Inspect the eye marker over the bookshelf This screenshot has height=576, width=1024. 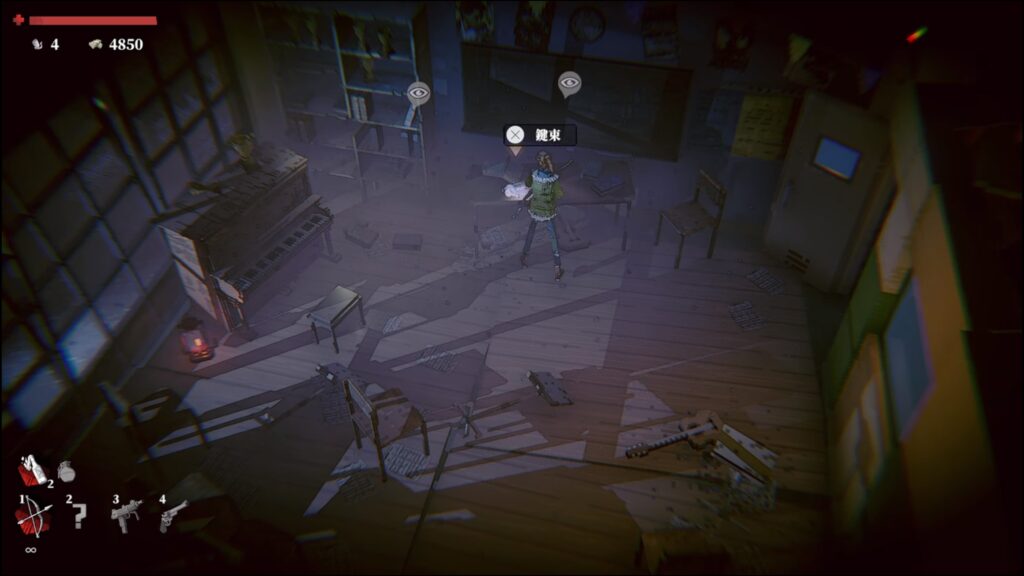tap(419, 94)
